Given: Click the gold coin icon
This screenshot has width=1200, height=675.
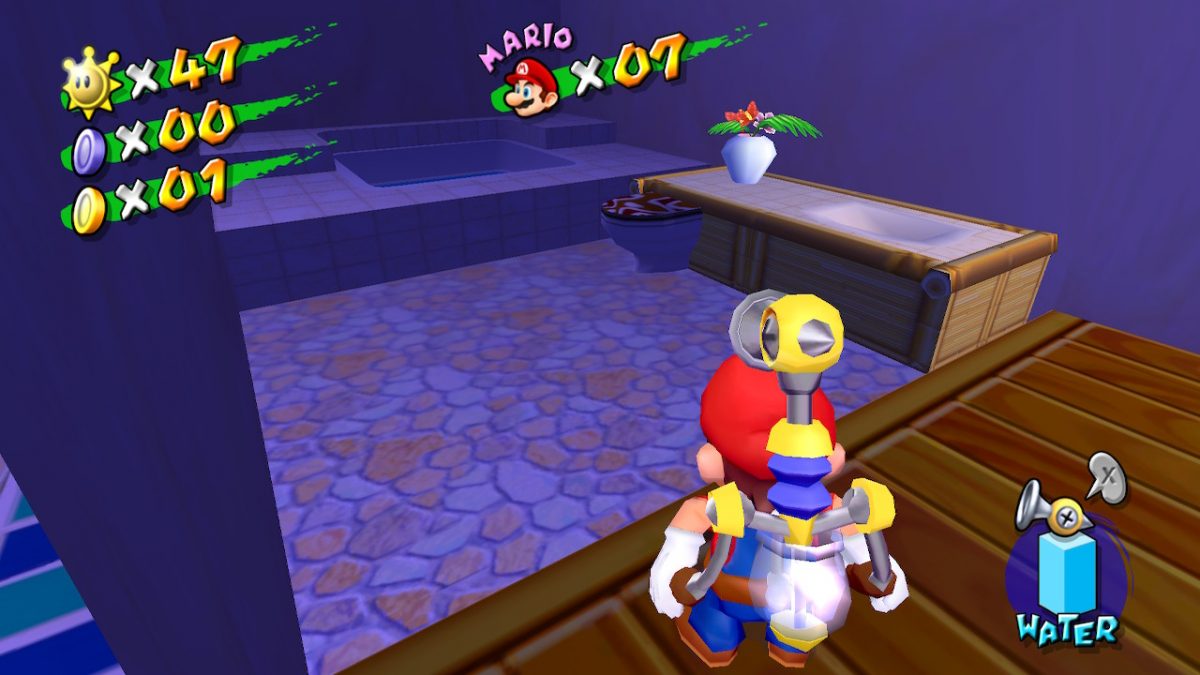Looking at the screenshot, I should (x=89, y=210).
